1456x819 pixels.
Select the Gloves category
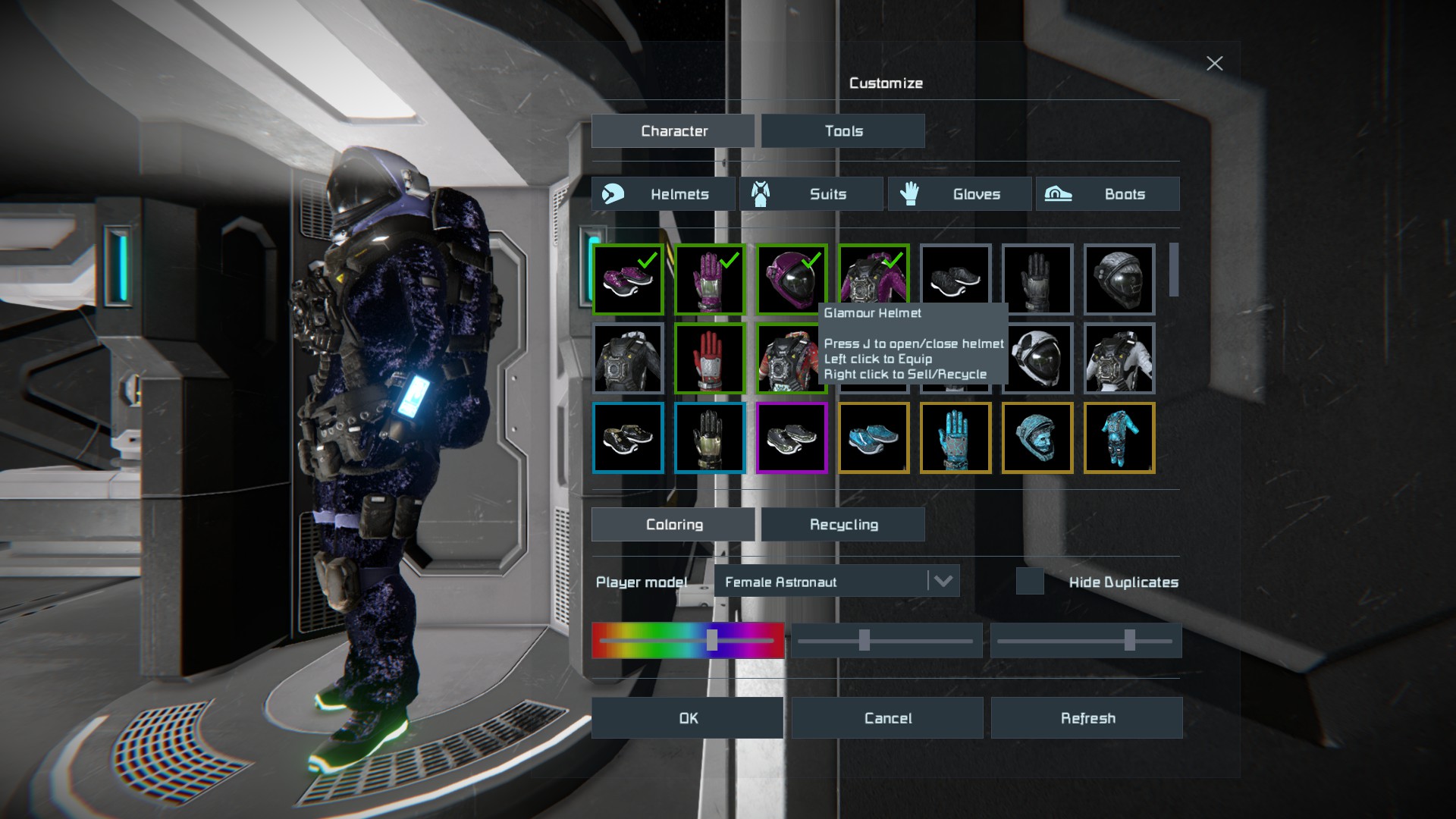959,194
